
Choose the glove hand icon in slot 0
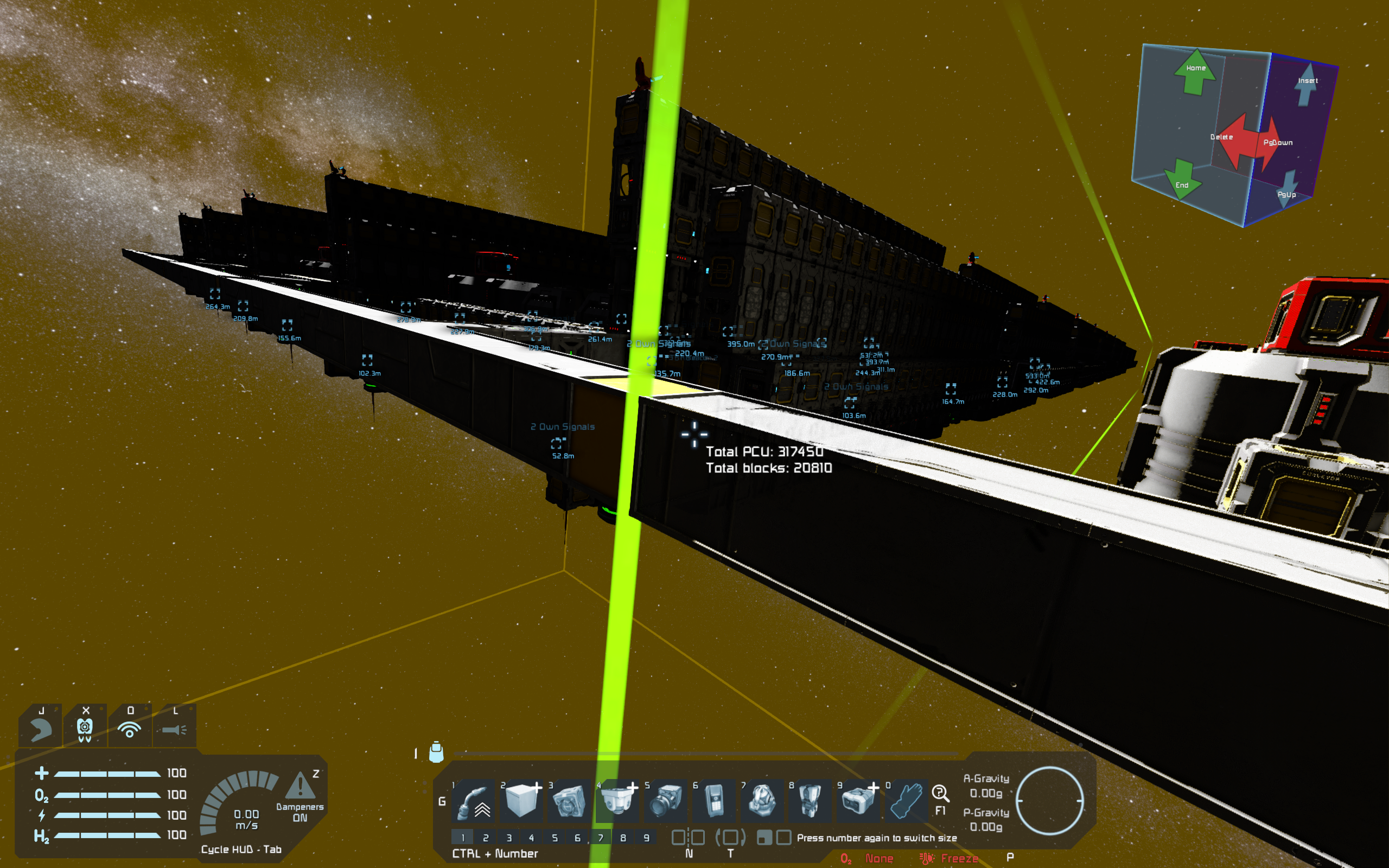pyautogui.click(x=907, y=801)
